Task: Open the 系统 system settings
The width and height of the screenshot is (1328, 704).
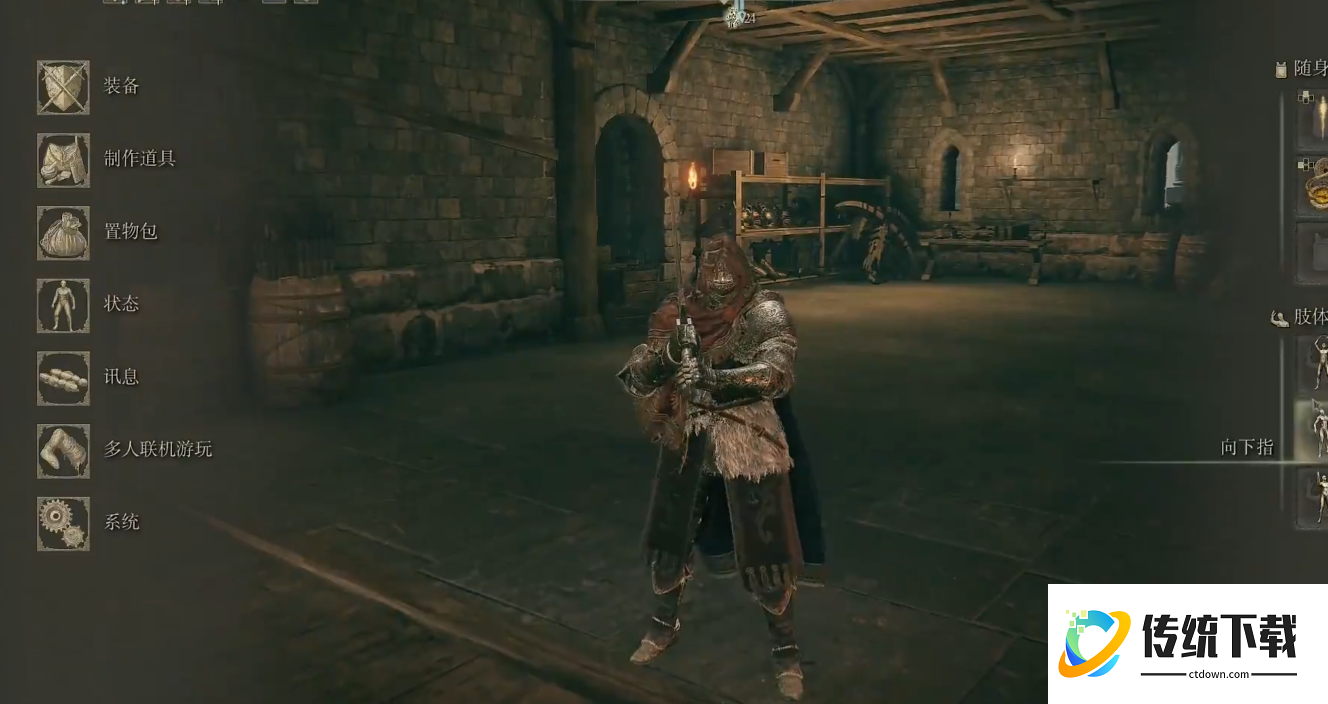Action: tap(64, 523)
